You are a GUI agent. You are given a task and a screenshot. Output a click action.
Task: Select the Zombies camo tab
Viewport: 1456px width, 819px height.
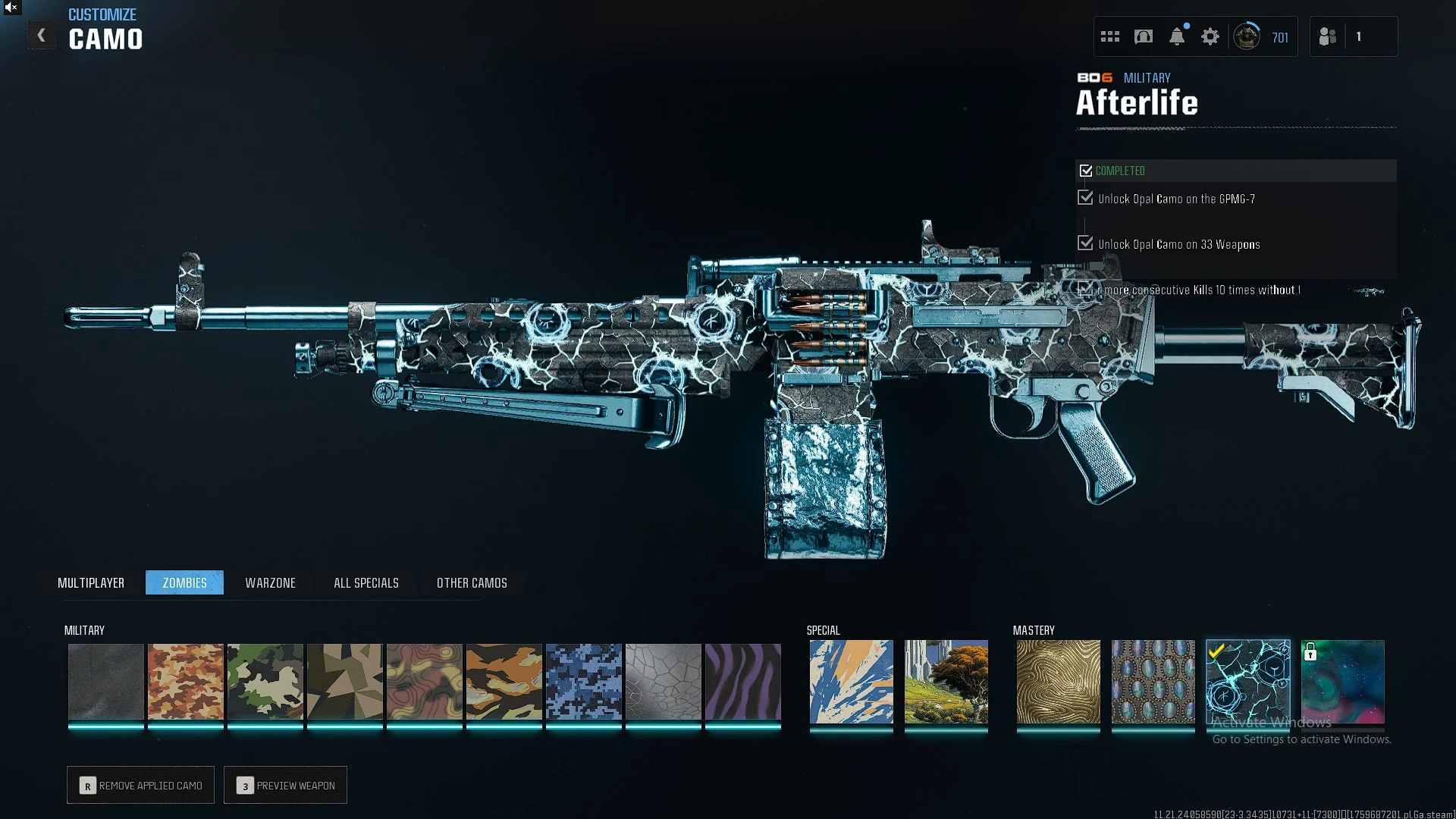click(x=184, y=582)
